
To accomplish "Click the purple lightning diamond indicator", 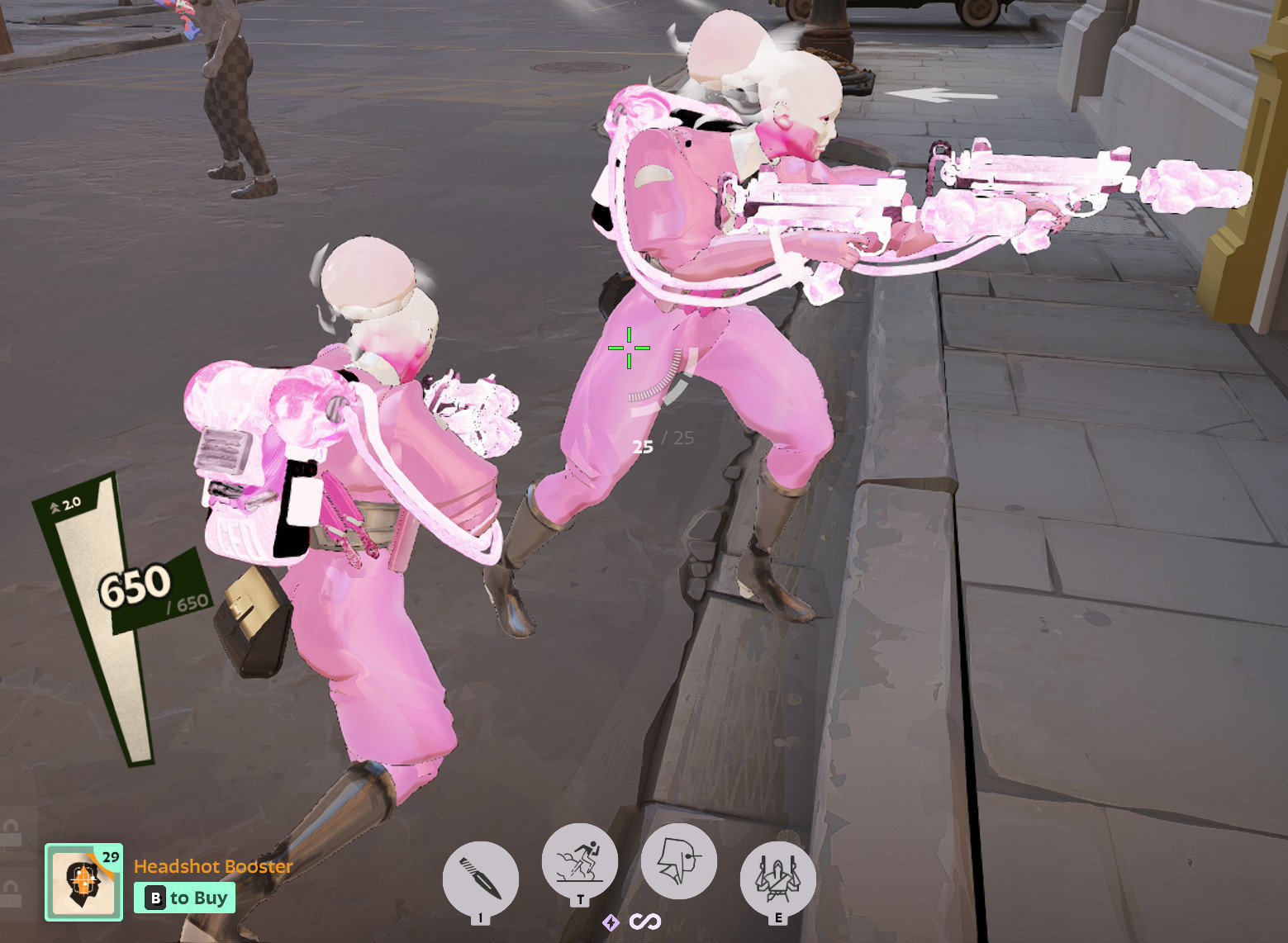I will 611,923.
